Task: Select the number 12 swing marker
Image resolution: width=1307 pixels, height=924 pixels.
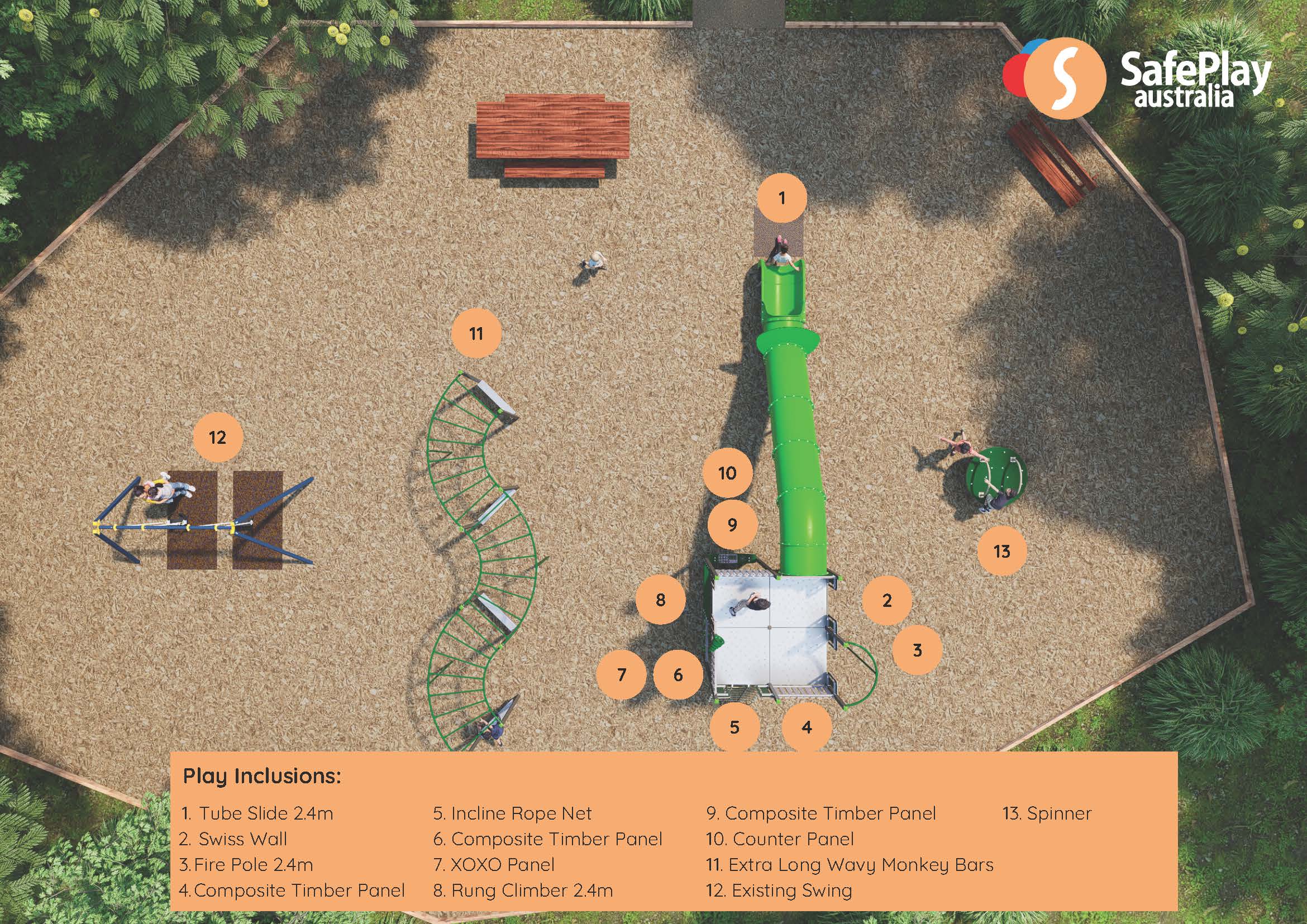Action: 217,437
